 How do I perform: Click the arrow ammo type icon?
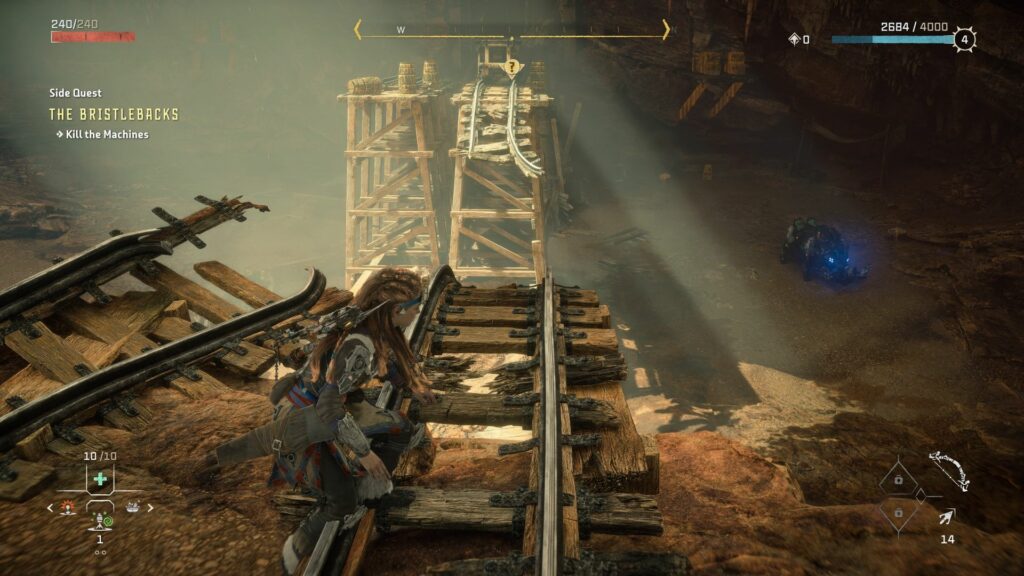tap(946, 516)
